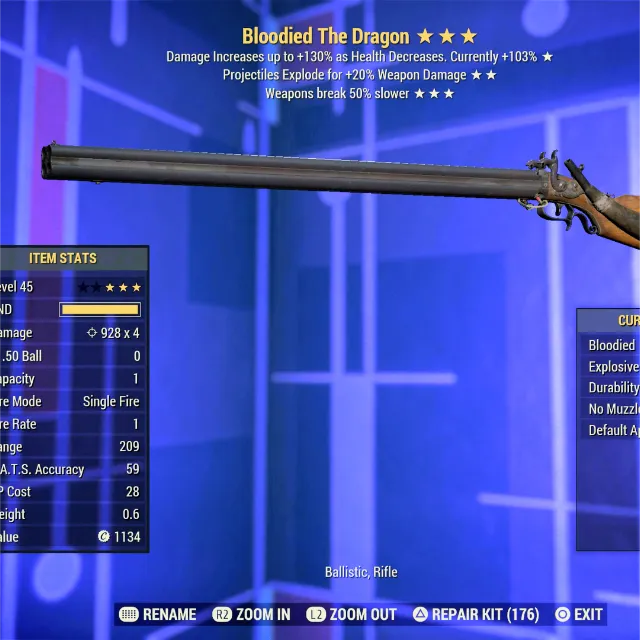Screen dimensions: 640x640
Task: Select Zoom Out on the weapon
Action: click(x=350, y=614)
